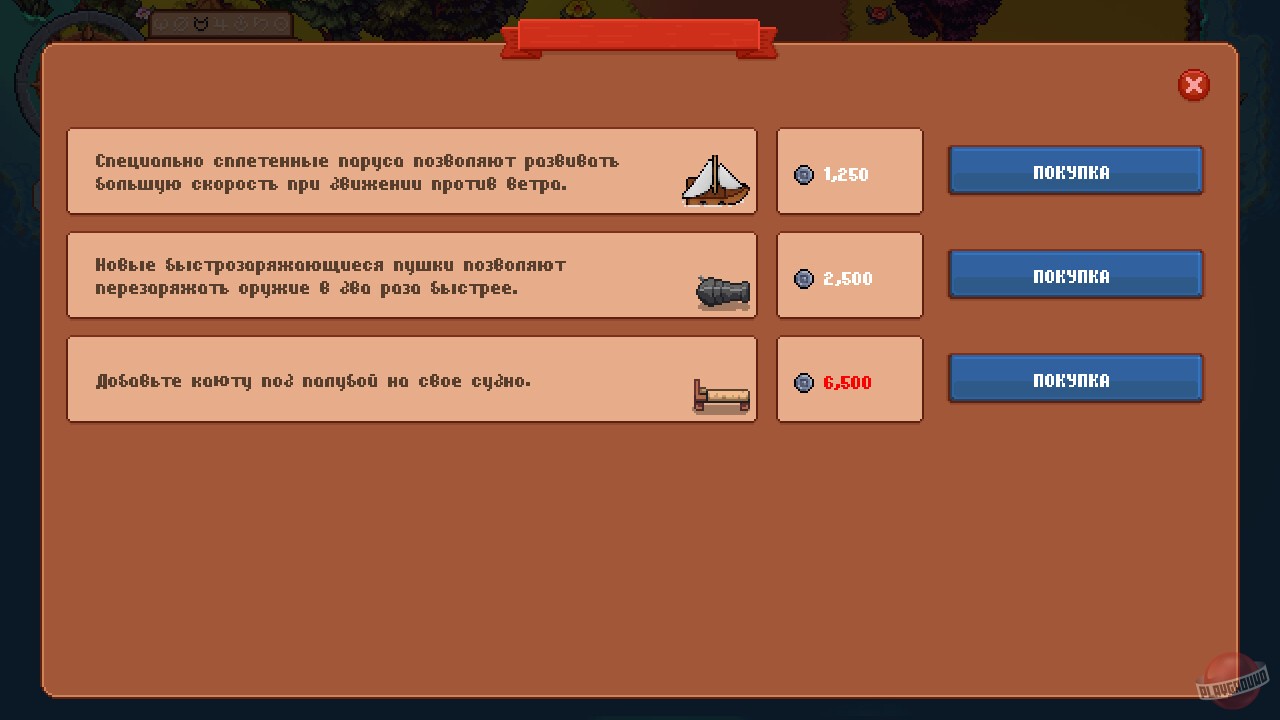Click the crossed-circle icon in the top-left bar

click(180, 25)
